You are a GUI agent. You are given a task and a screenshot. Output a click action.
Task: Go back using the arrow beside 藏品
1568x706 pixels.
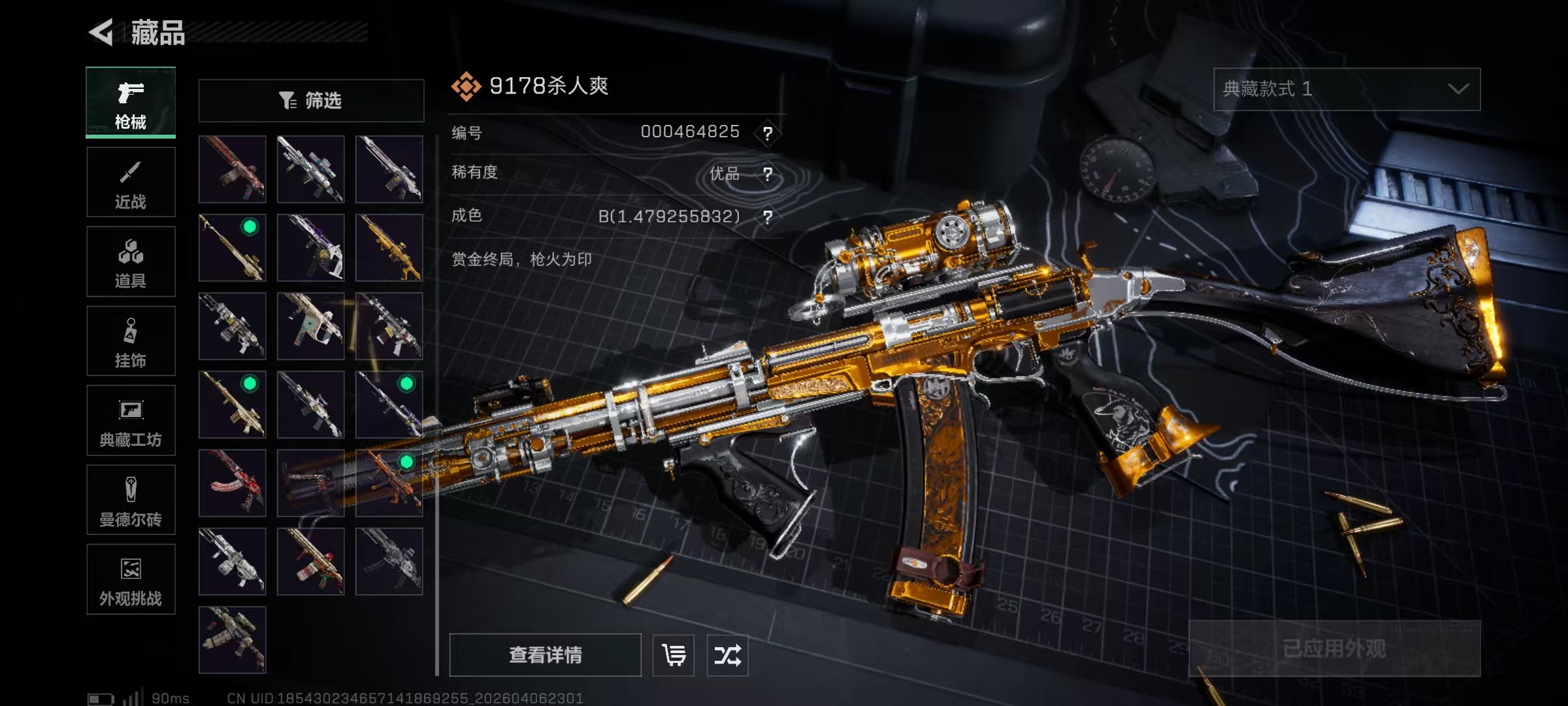[102, 32]
